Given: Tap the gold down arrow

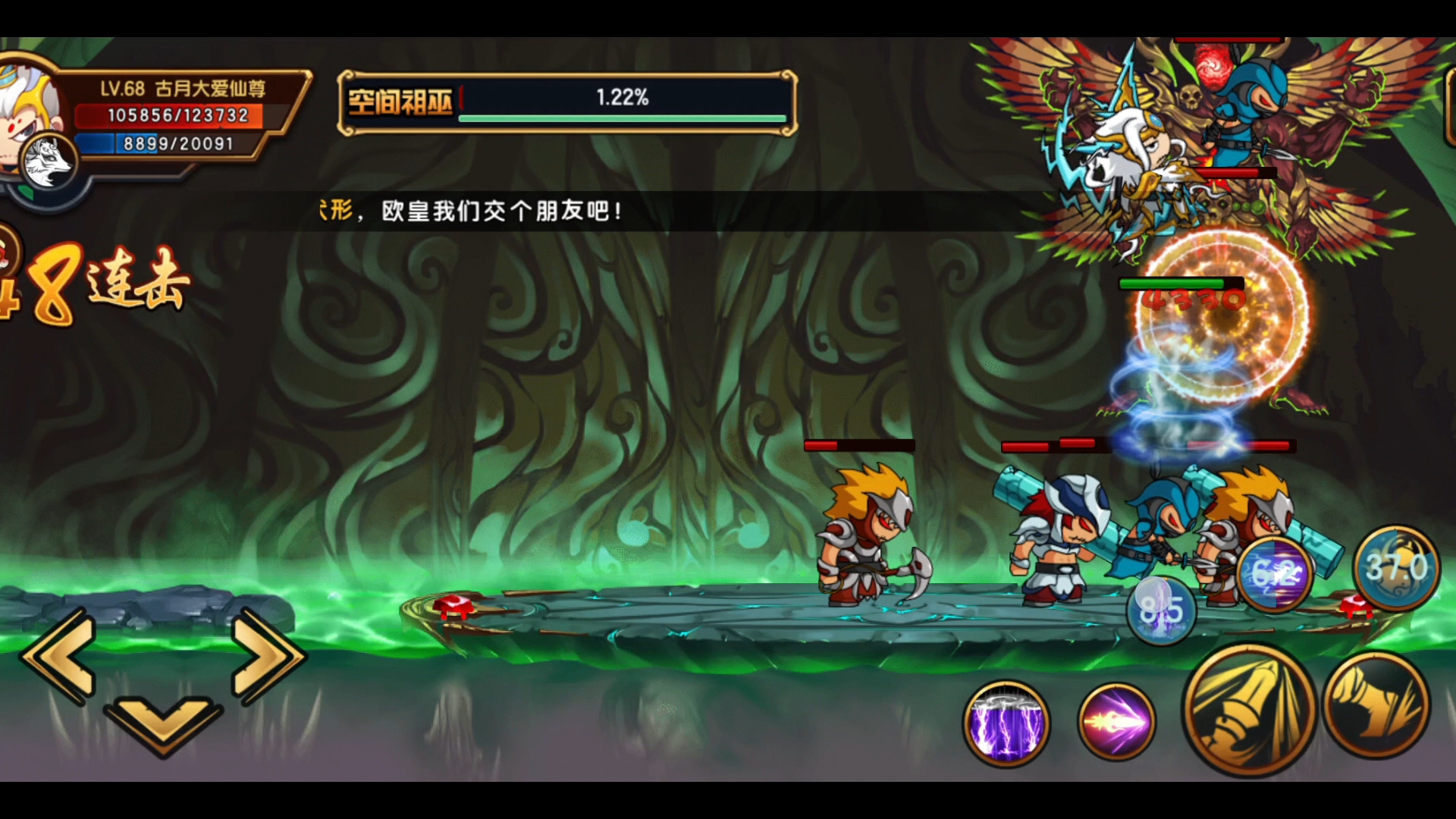Looking at the screenshot, I should [x=163, y=726].
